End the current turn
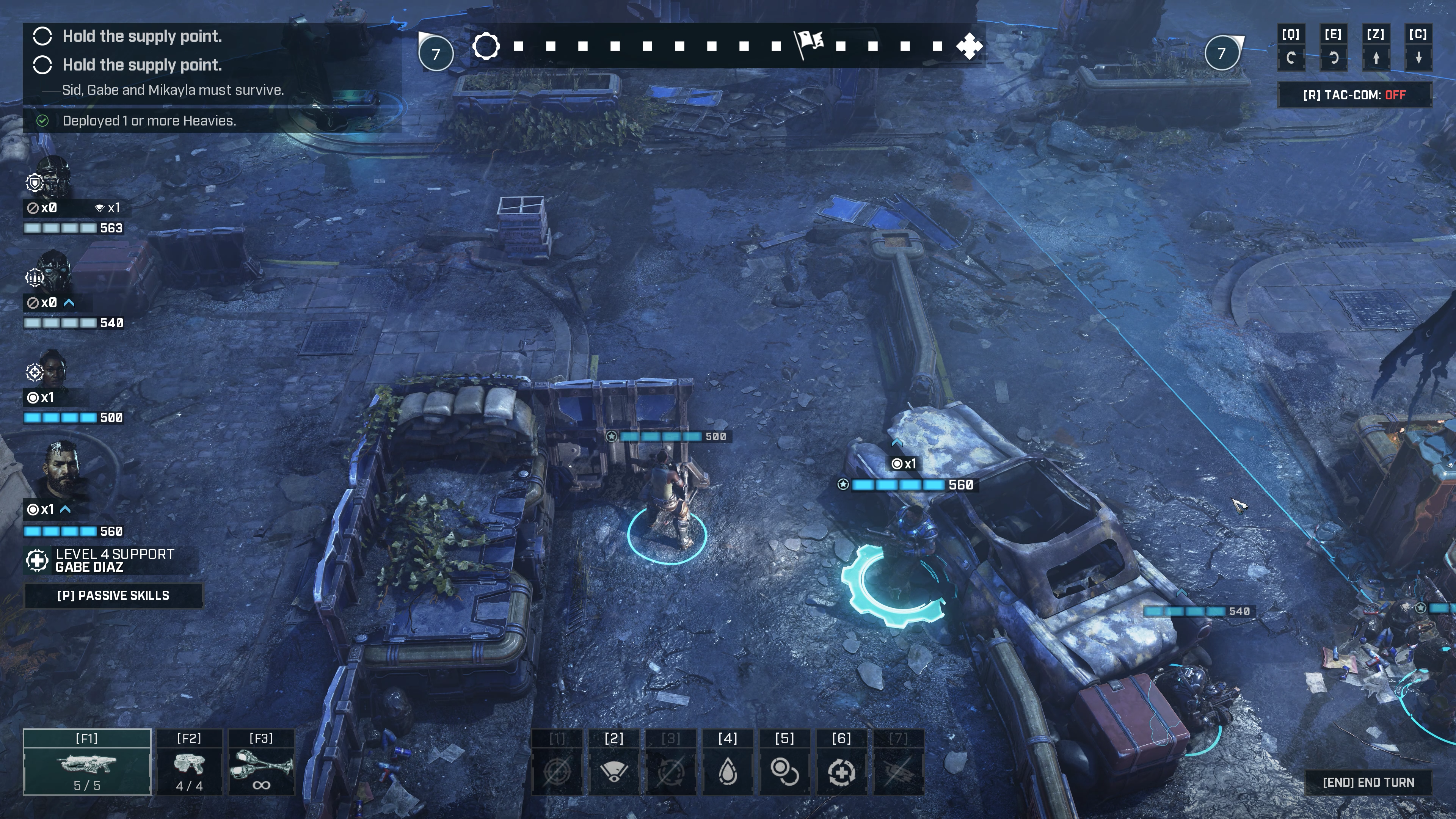 click(x=1368, y=782)
